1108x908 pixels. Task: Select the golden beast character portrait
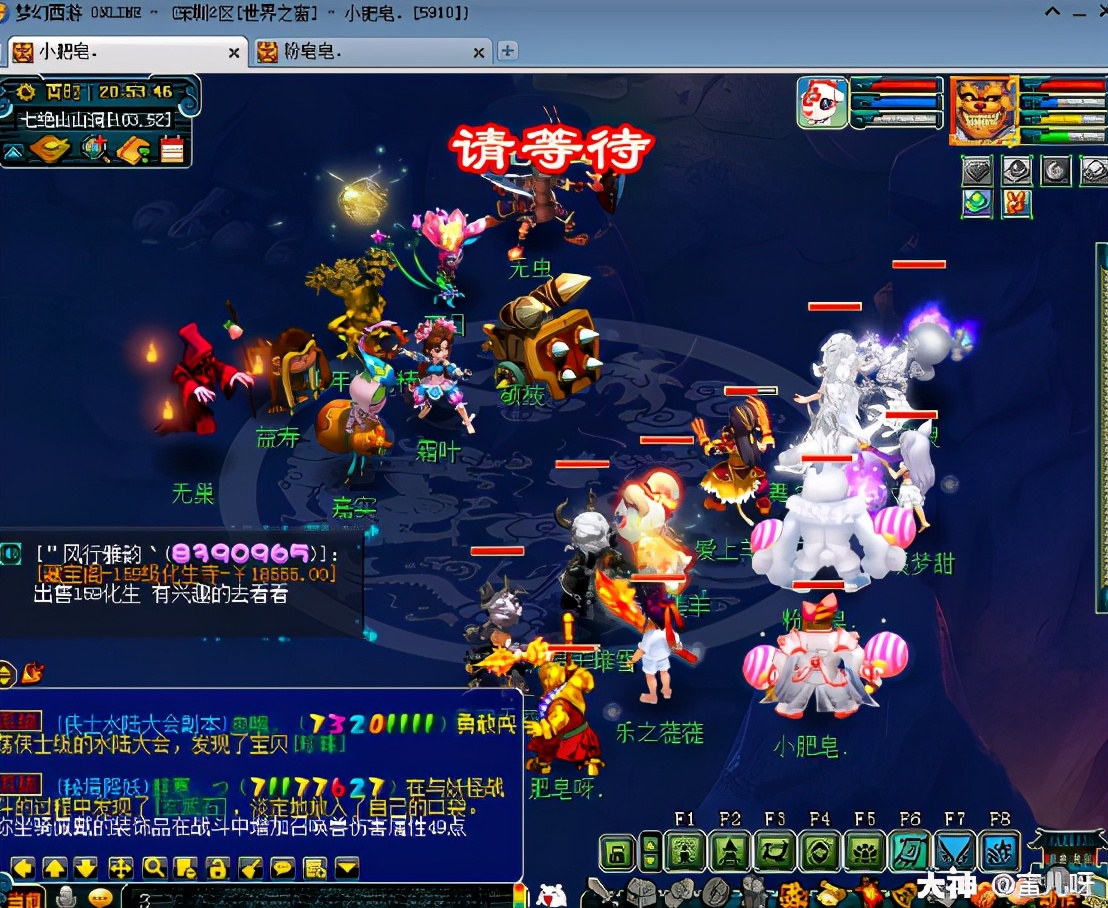click(983, 109)
